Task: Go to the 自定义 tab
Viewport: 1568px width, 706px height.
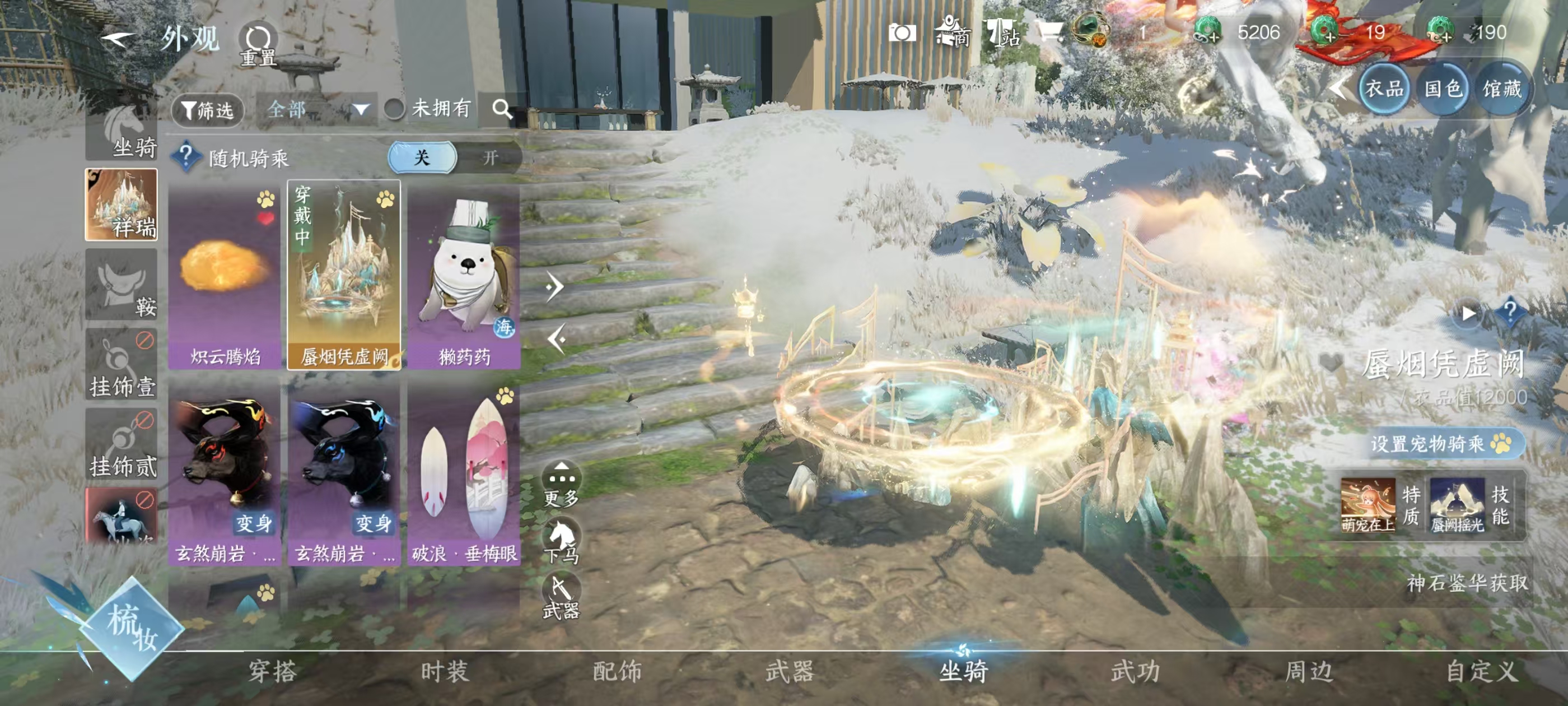Action: (x=1480, y=671)
